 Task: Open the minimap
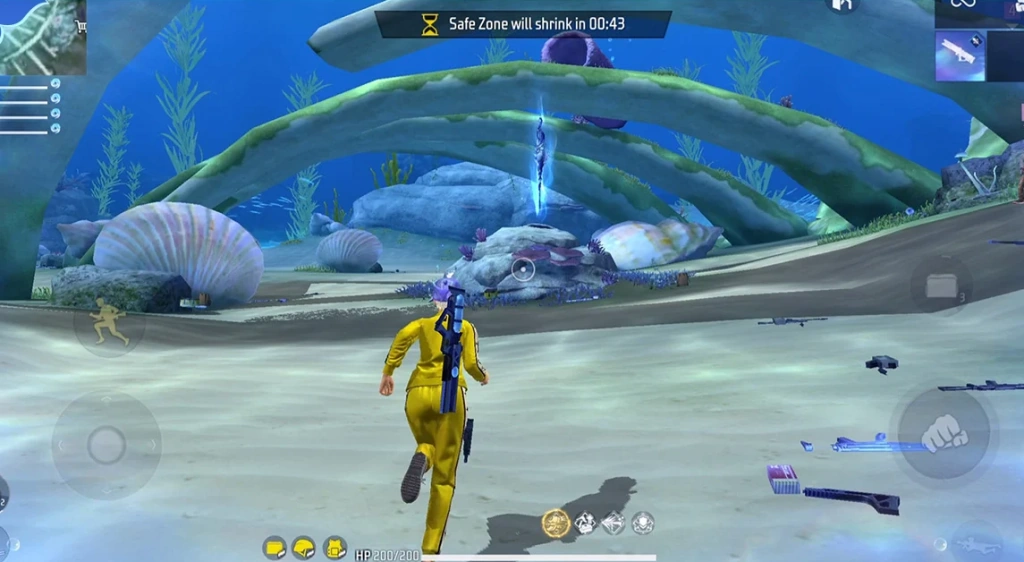(42, 37)
